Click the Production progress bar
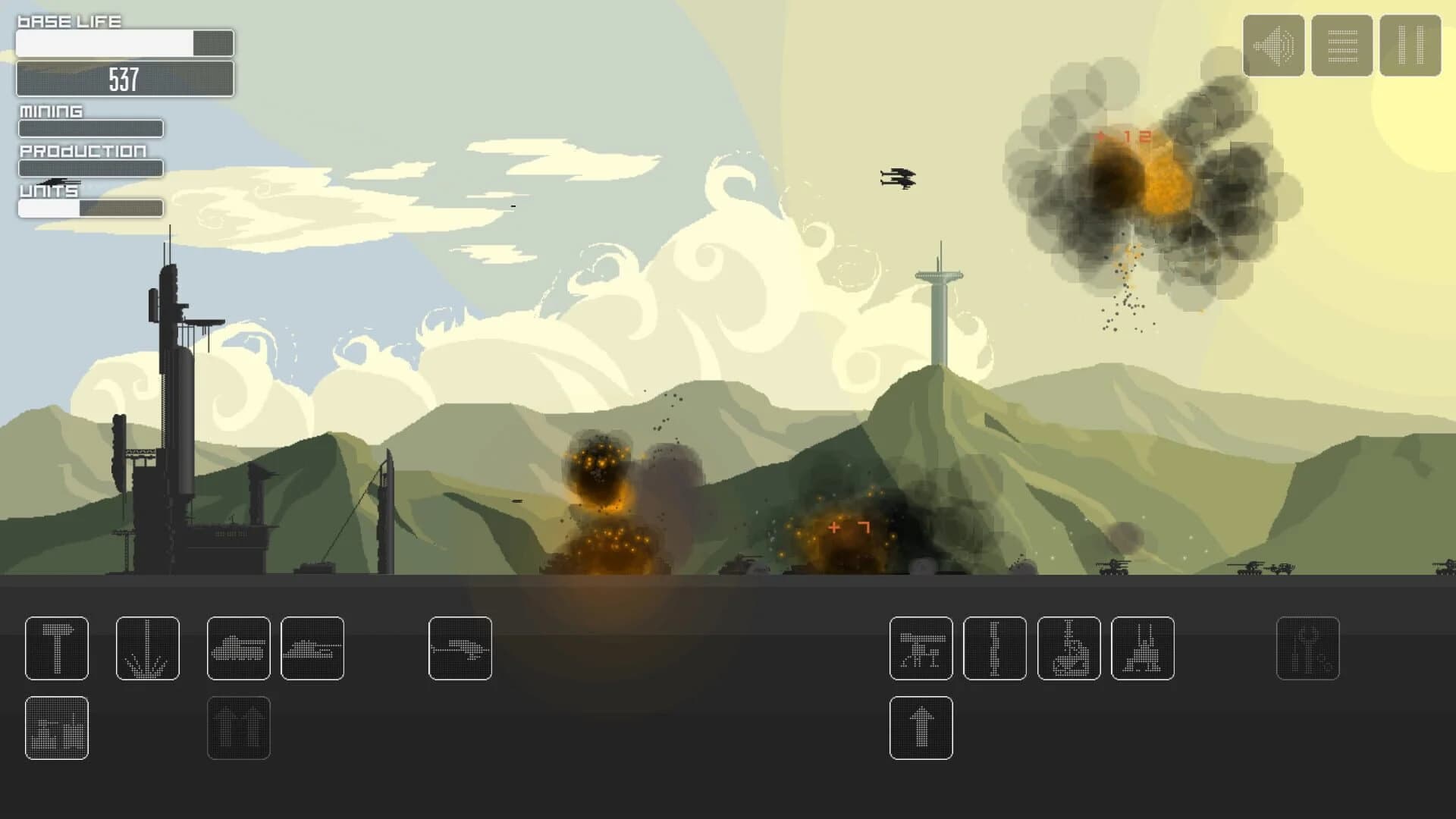Viewport: 1456px width, 819px height. 90,168
